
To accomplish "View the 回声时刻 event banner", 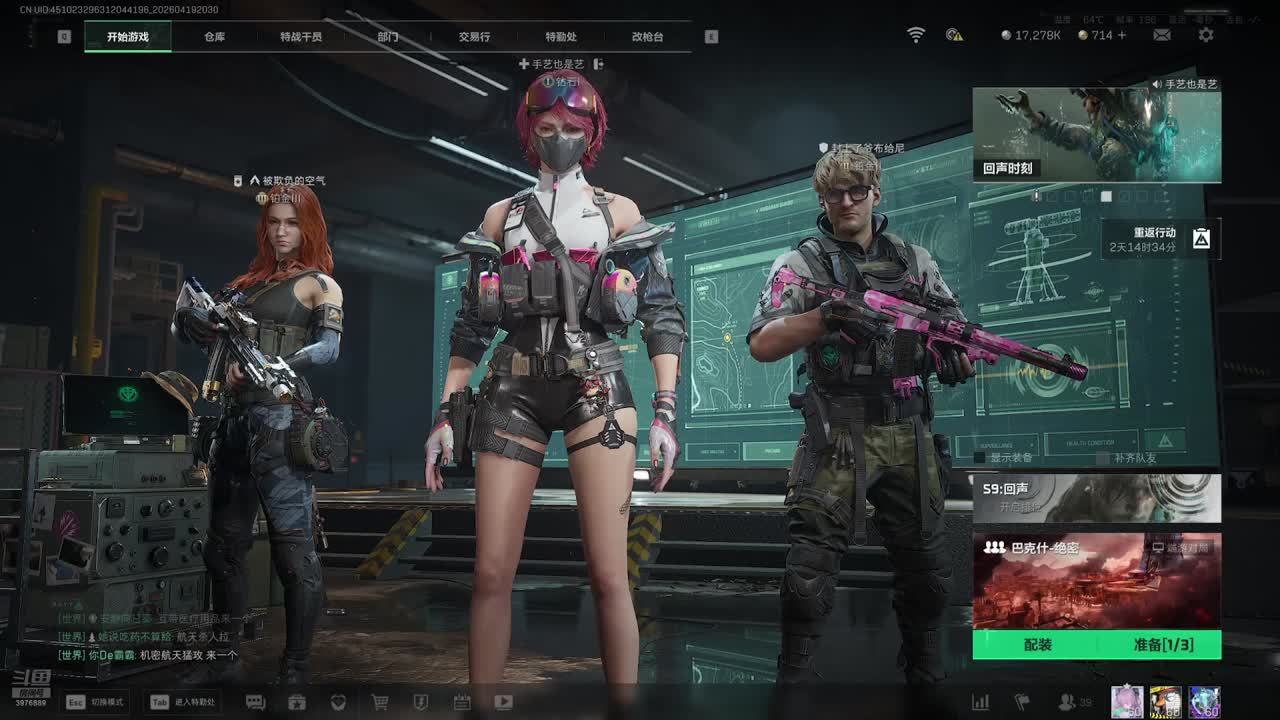I will pyautogui.click(x=1096, y=135).
